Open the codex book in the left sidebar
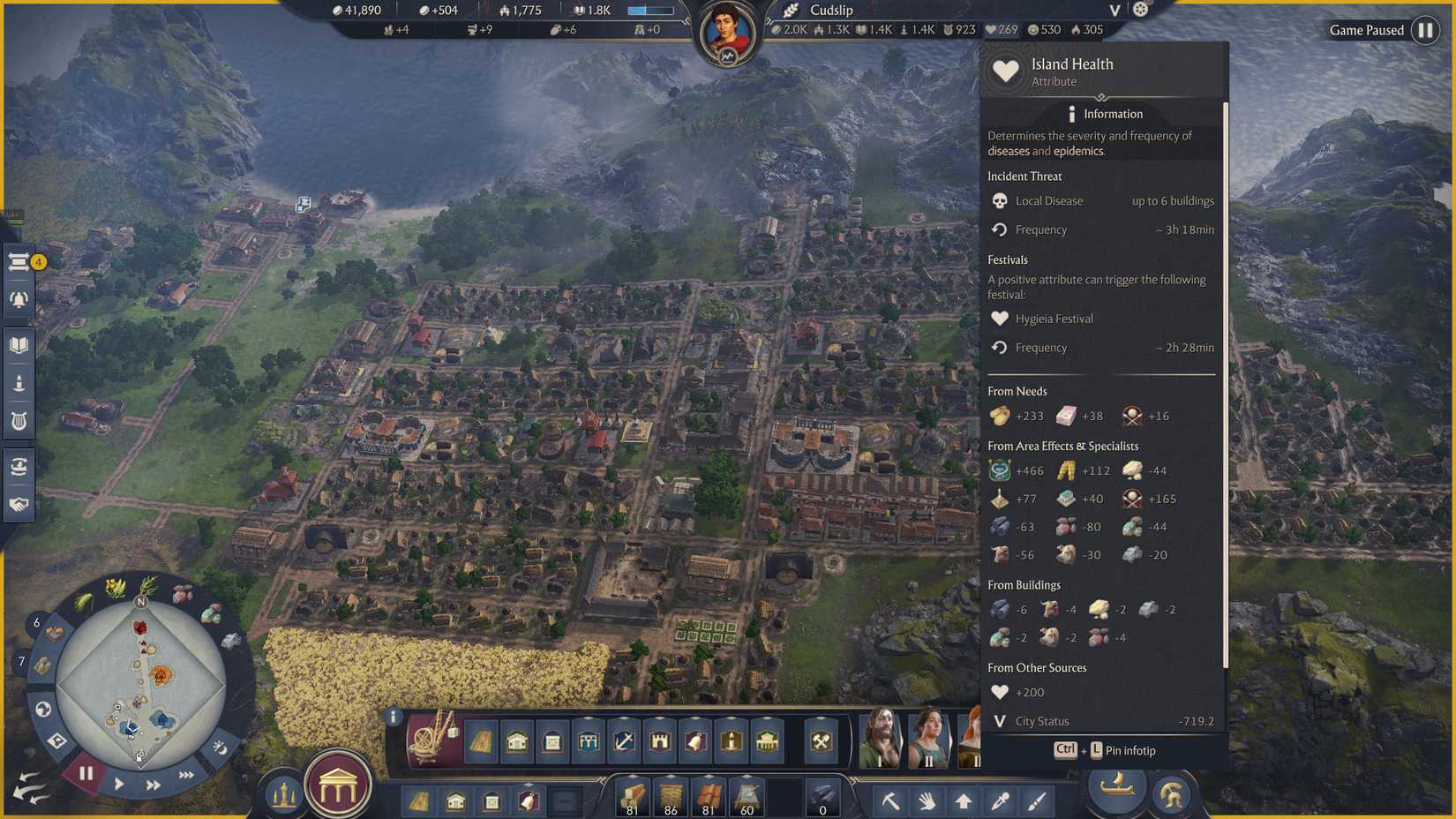Viewport: 1456px width, 819px height. pos(19,344)
